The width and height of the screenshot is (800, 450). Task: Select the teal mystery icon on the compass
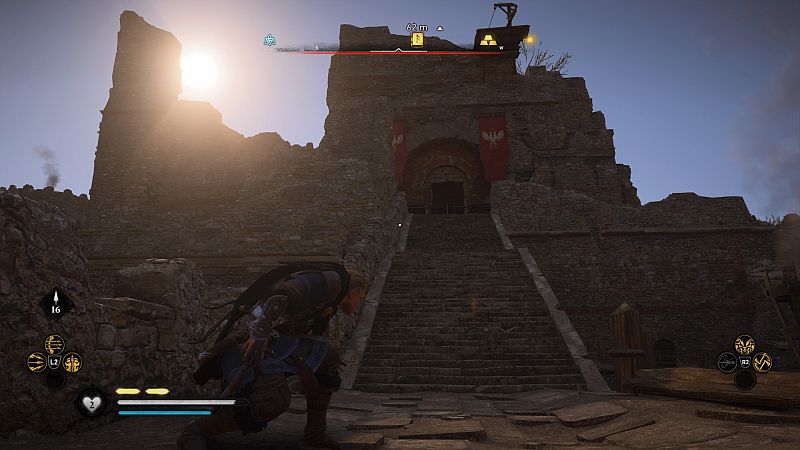pos(269,41)
